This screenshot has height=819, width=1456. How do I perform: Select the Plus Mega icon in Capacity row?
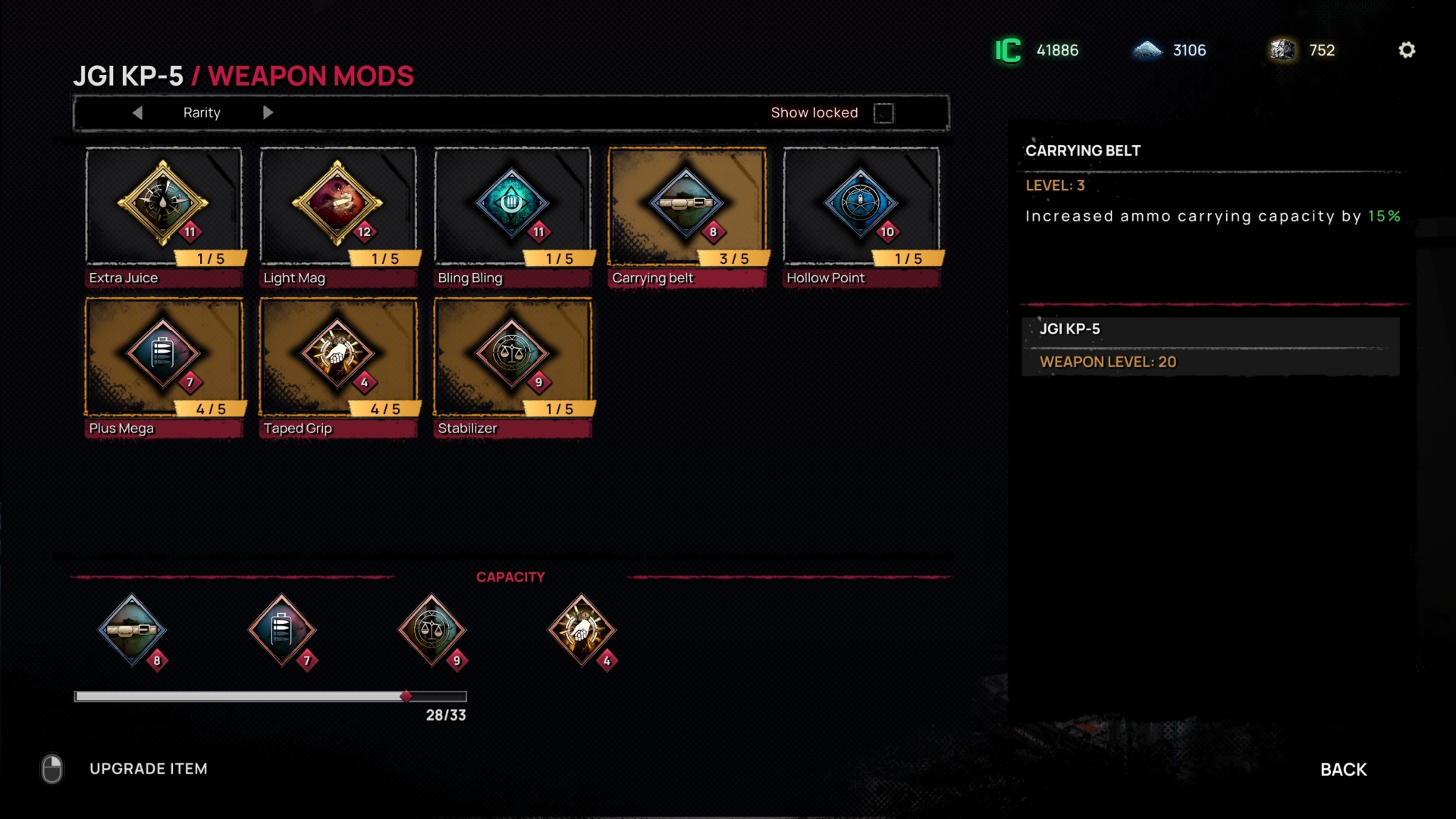click(283, 629)
